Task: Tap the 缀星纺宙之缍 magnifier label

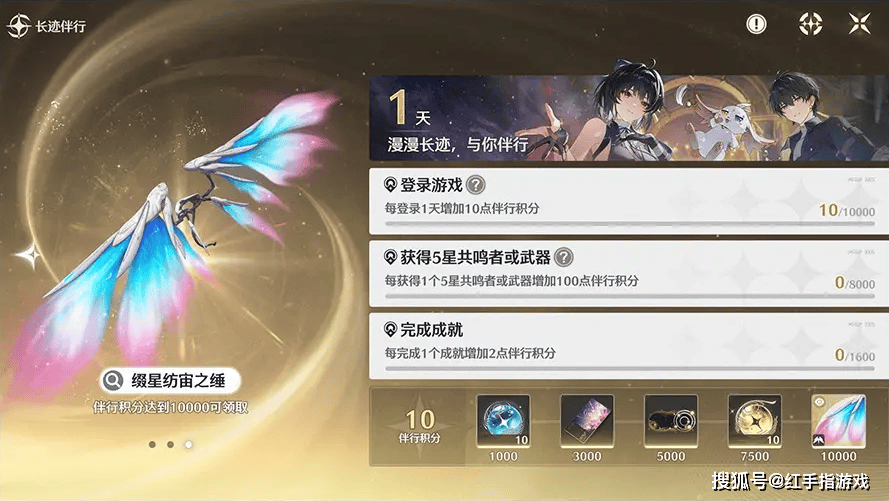Action: (x=172, y=380)
